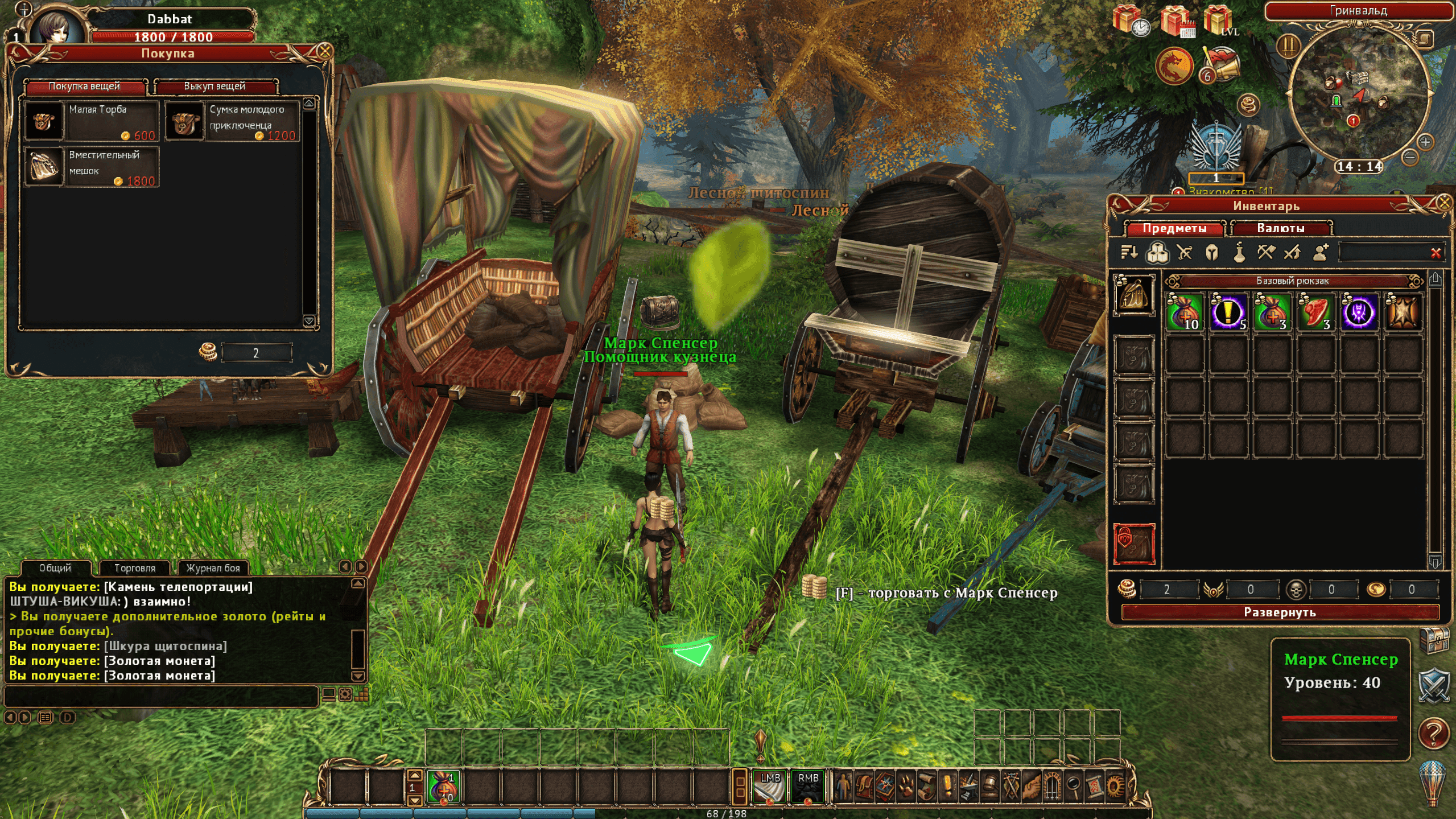Viewport: 1456px width, 819px height.
Task: Zoom in the minimap with plus button
Action: [x=1425, y=141]
